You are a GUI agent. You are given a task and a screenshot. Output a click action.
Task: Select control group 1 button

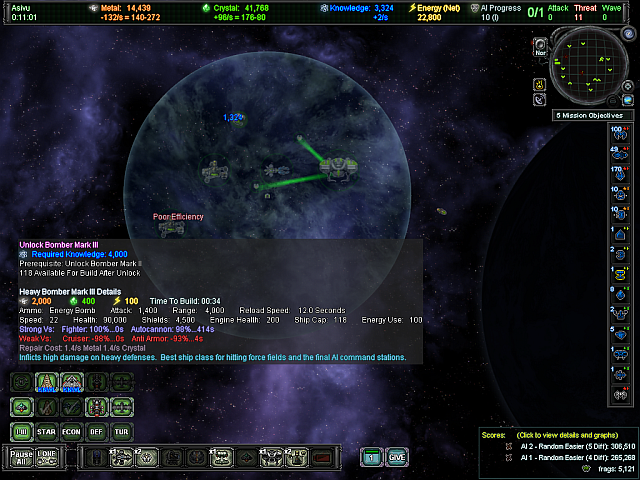click(x=371, y=457)
